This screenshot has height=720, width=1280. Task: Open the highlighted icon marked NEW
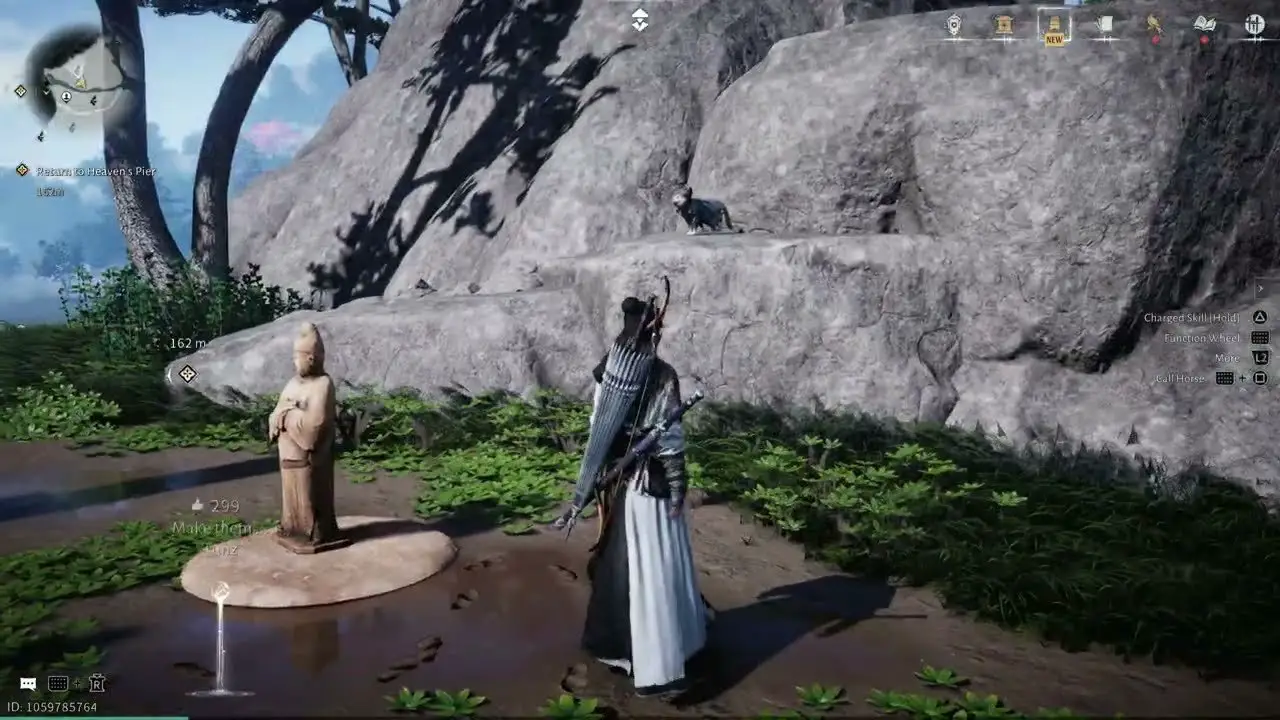[x=1054, y=26]
